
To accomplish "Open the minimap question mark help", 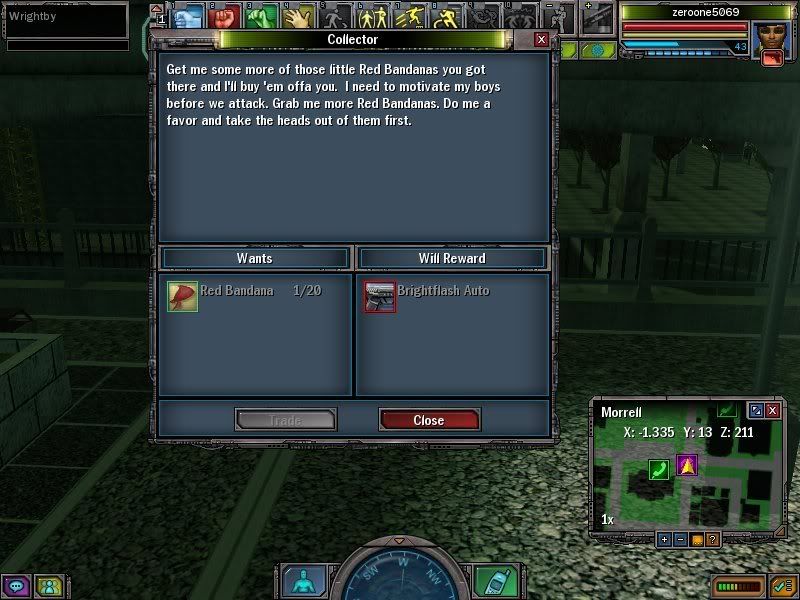I will click(x=712, y=539).
